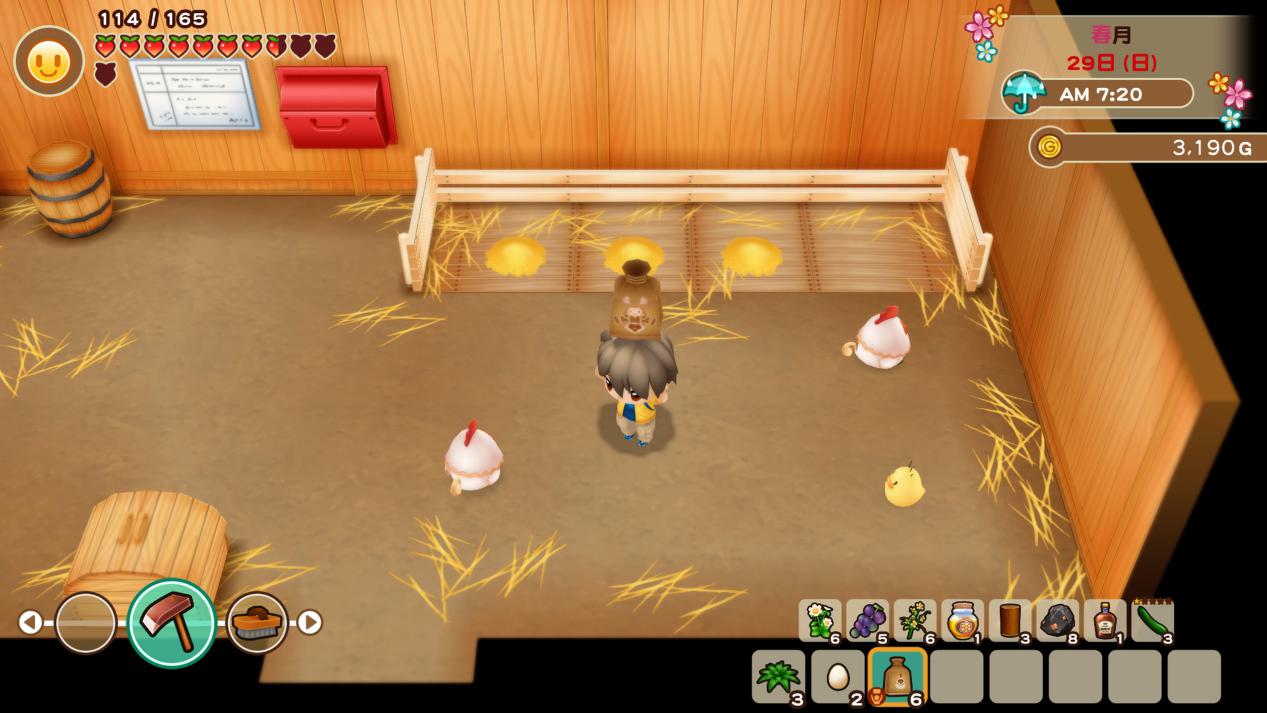Viewport: 1267px width, 713px height.
Task: Choose the egg slot
Action: (x=838, y=677)
